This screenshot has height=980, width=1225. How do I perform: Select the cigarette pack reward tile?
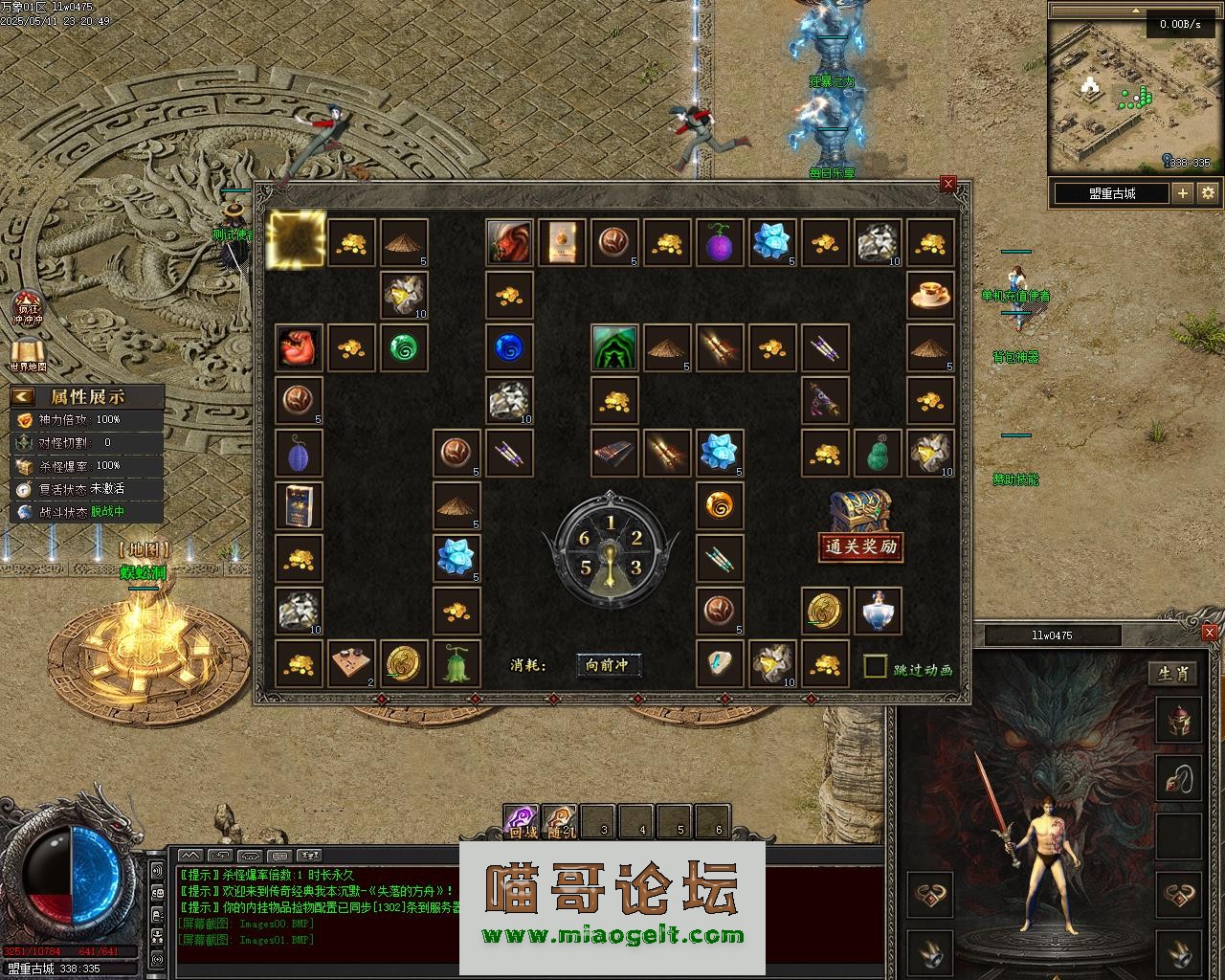click(299, 505)
